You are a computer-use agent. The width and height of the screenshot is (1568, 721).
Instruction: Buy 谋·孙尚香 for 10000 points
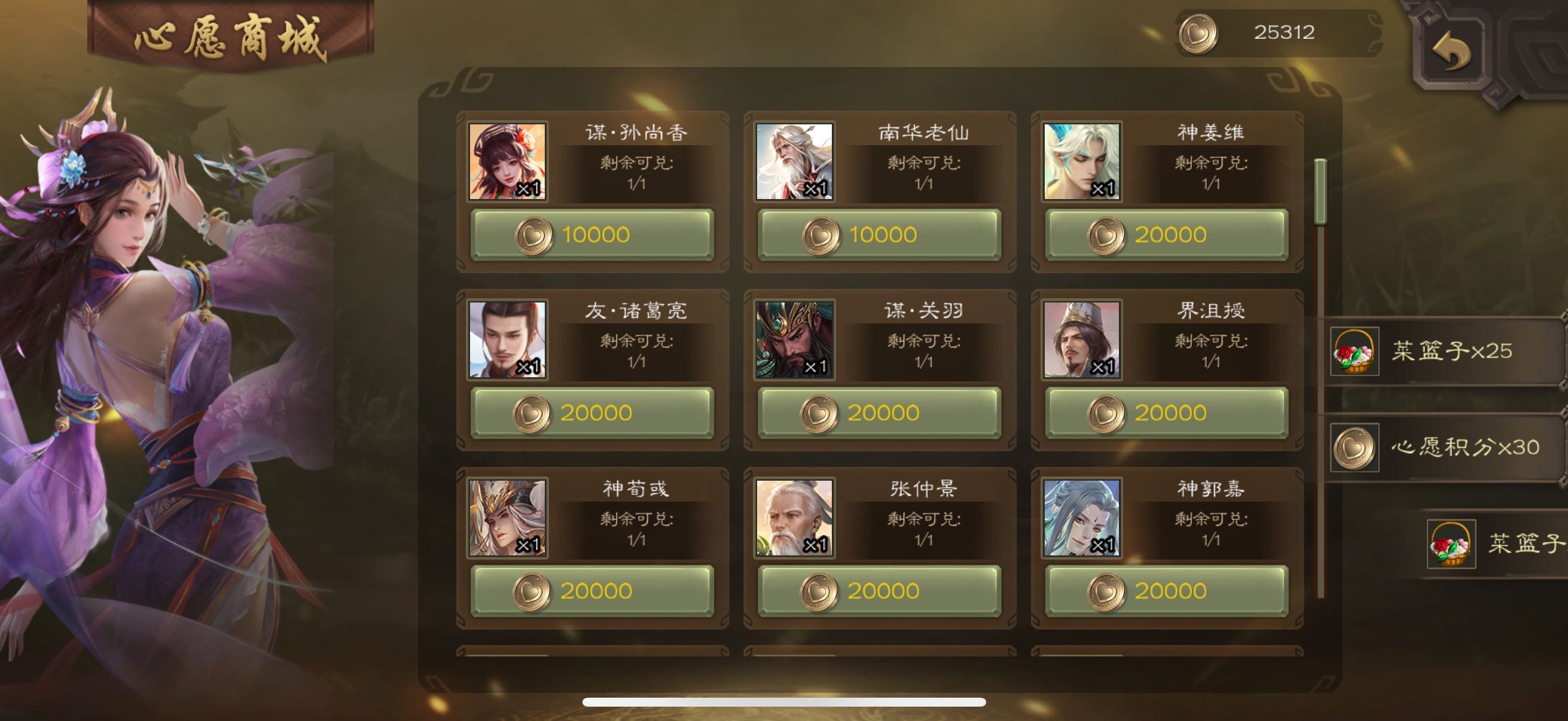tap(591, 235)
